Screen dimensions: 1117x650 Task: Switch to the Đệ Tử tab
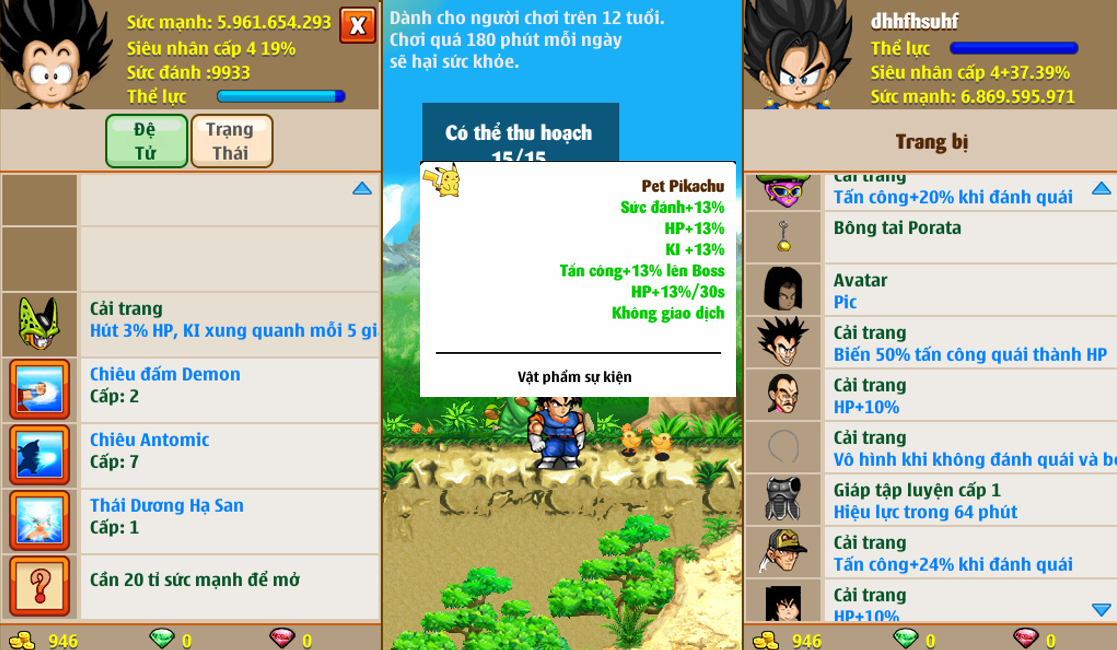click(146, 141)
